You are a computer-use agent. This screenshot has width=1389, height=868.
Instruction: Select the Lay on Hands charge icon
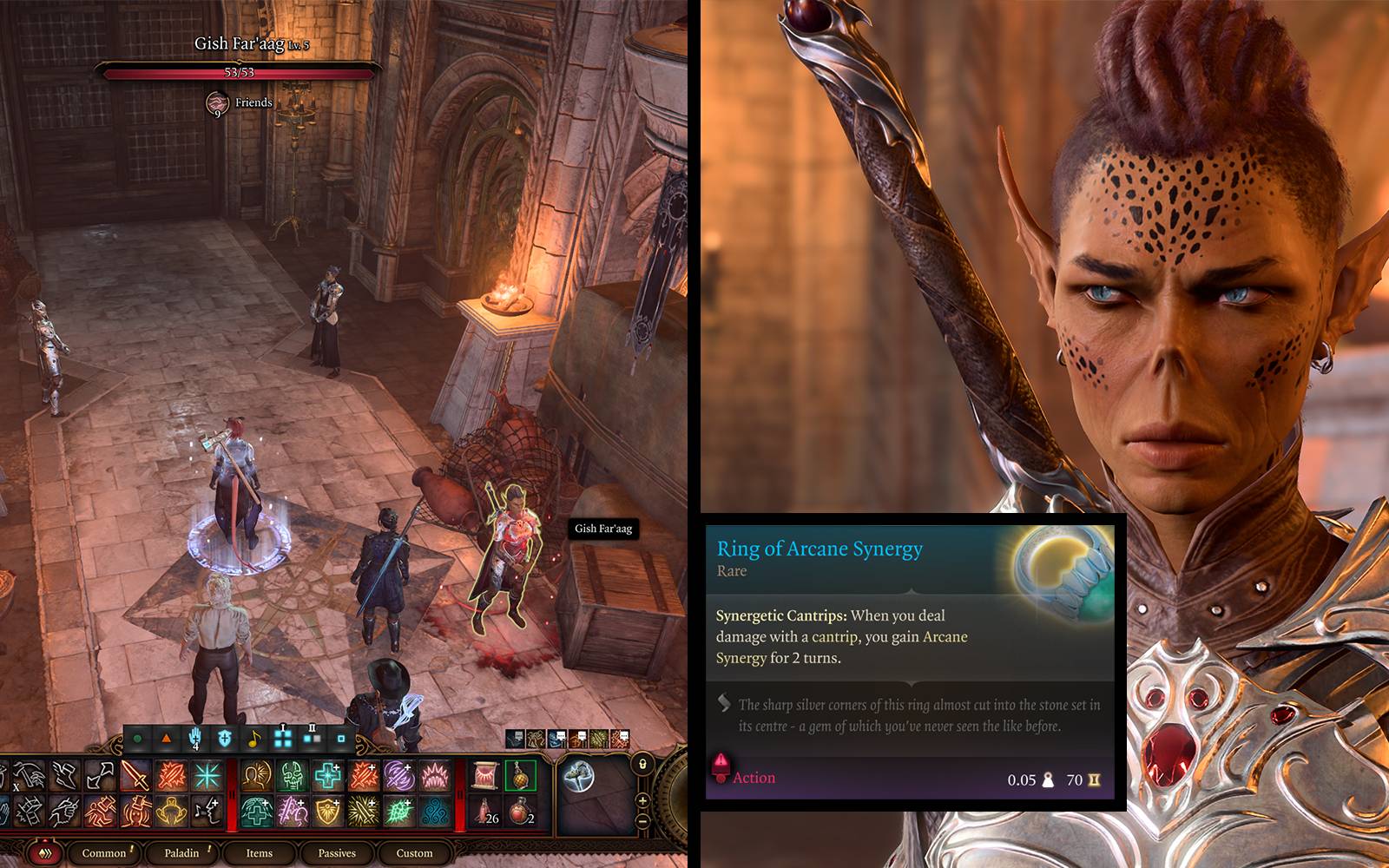195,739
